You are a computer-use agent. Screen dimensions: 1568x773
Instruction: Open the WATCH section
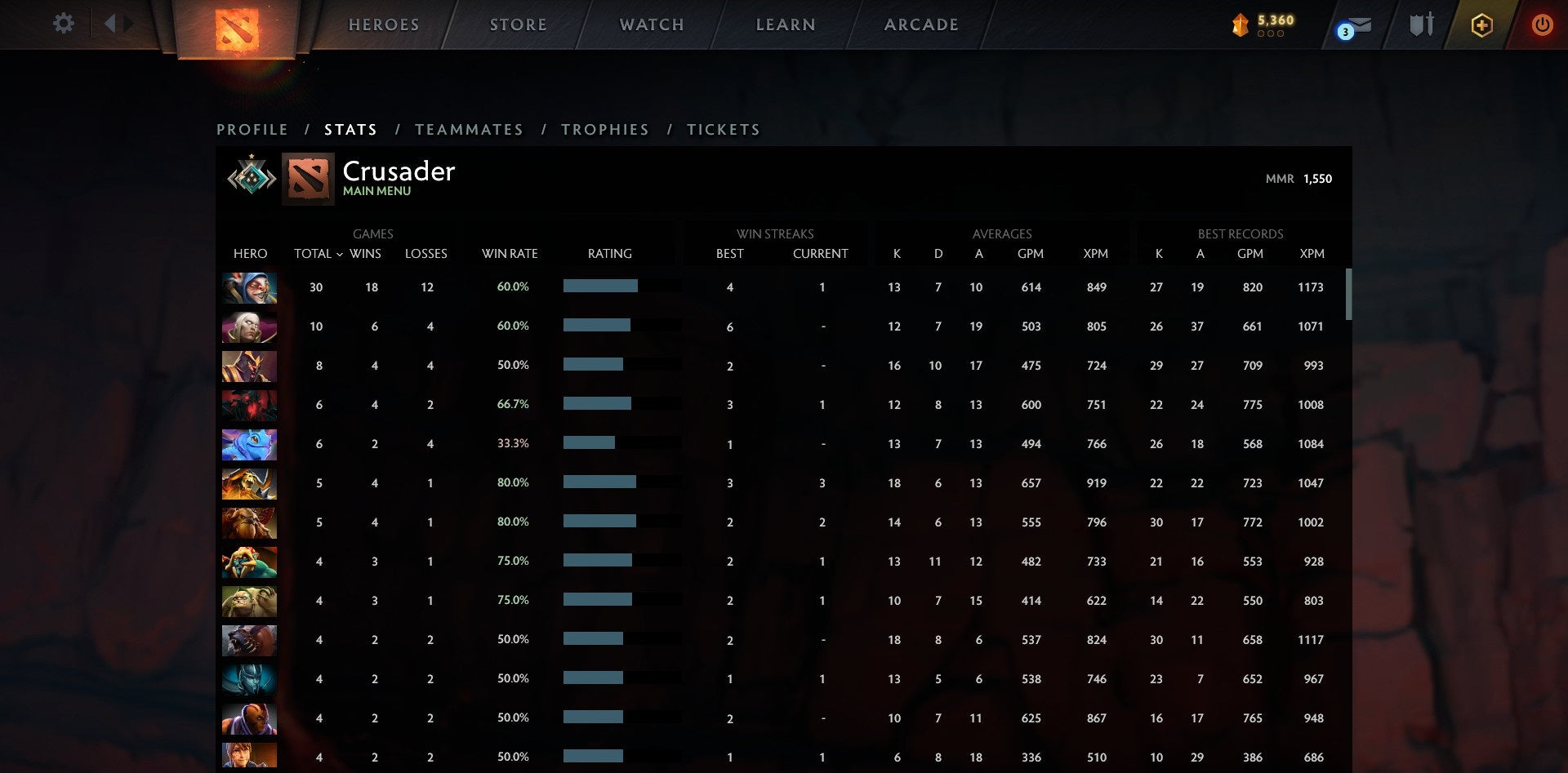point(652,24)
